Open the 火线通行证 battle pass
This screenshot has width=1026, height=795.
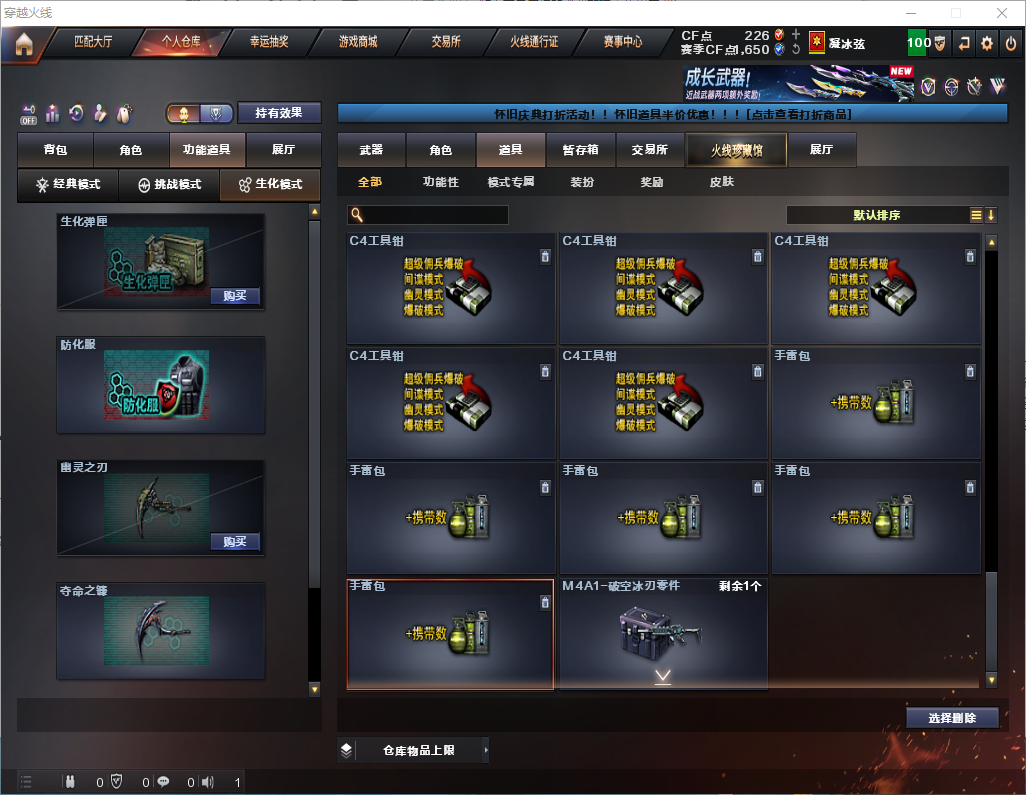(x=534, y=42)
